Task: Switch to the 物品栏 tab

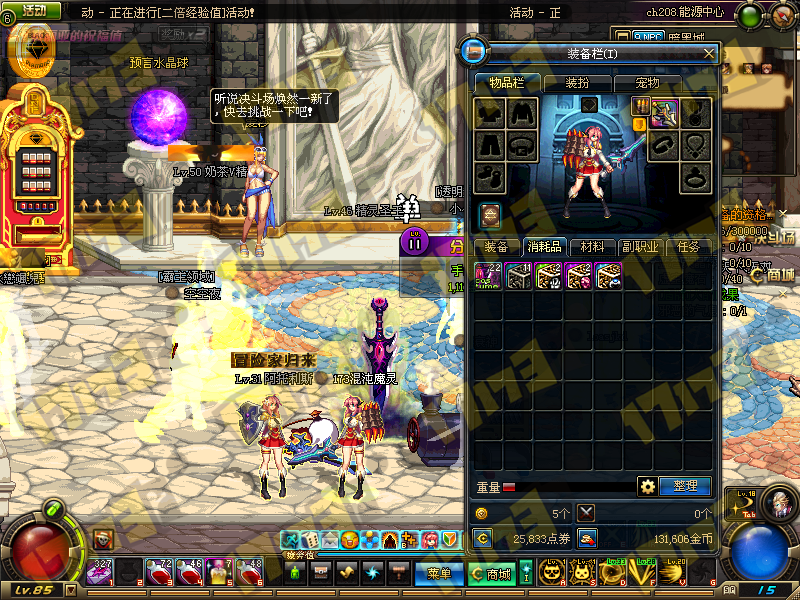Action: (506, 82)
